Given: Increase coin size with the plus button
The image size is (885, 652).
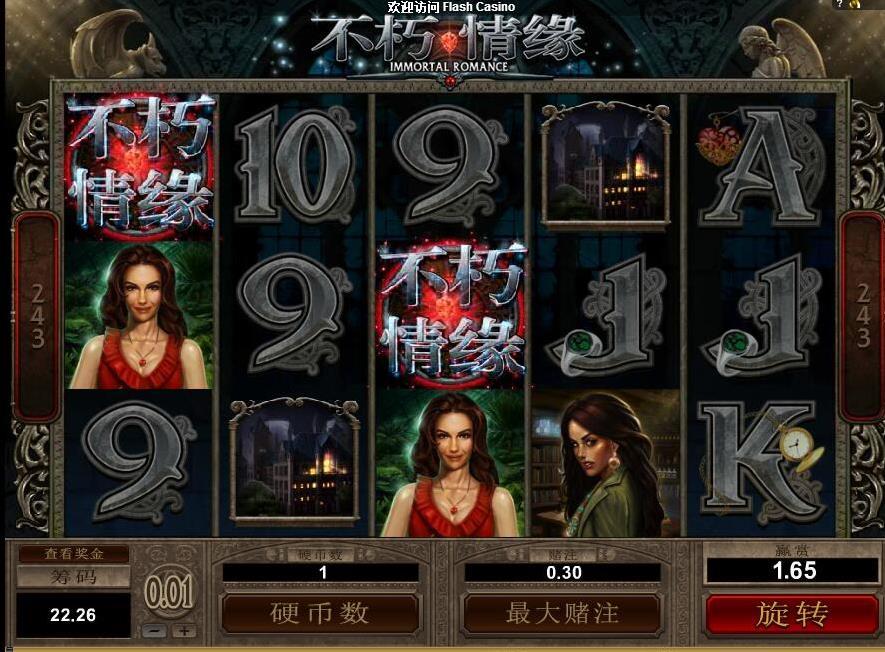Looking at the screenshot, I should click(183, 631).
